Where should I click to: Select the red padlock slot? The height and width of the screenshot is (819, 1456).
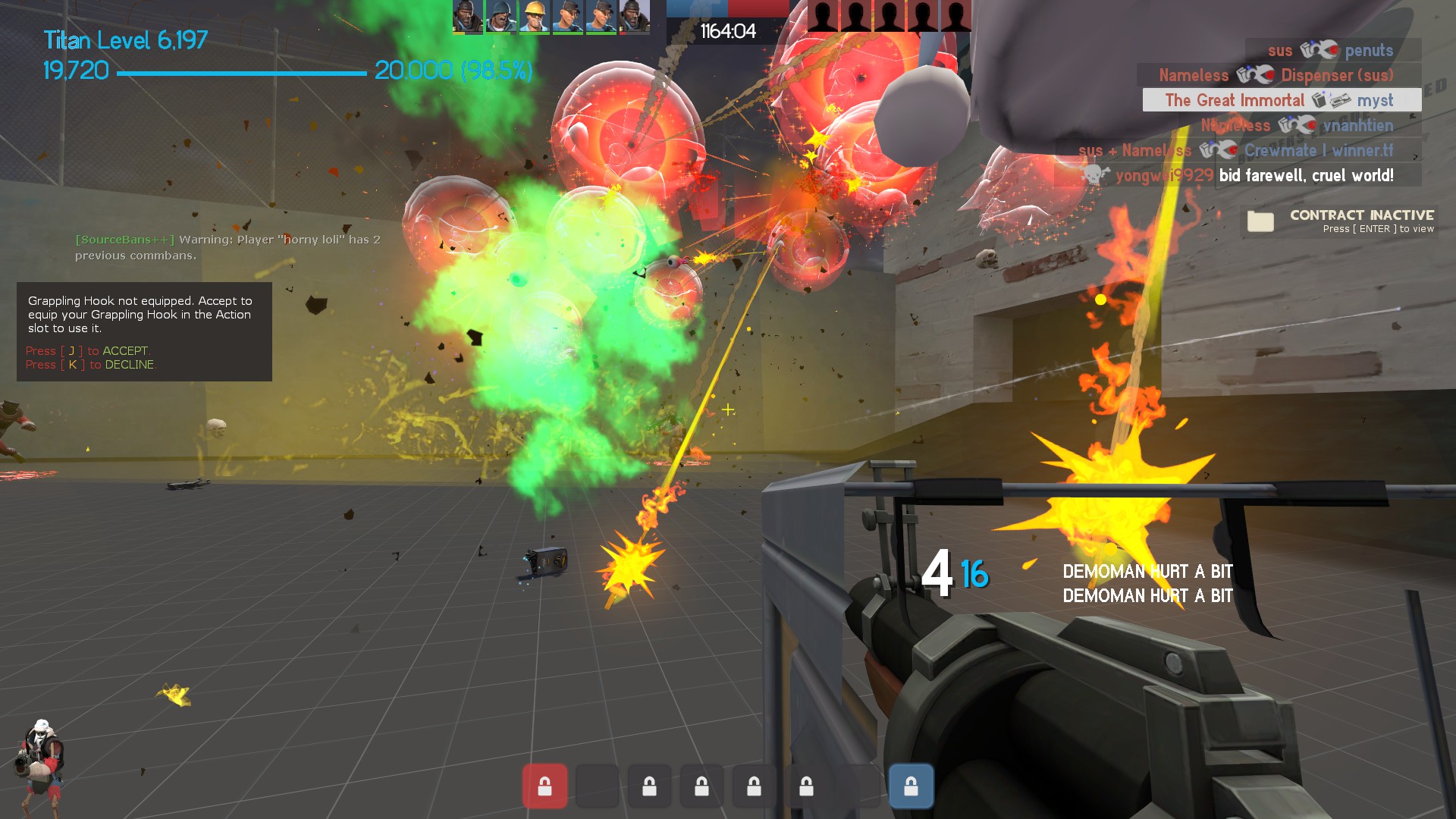pos(544,786)
